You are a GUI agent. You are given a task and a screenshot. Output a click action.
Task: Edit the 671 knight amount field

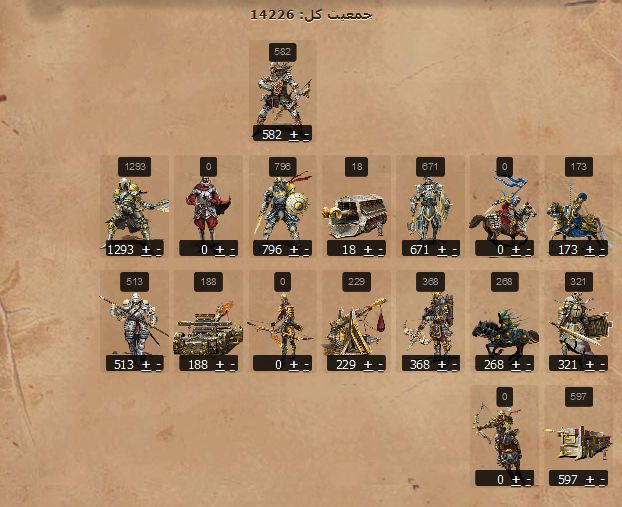pyautogui.click(x=419, y=249)
